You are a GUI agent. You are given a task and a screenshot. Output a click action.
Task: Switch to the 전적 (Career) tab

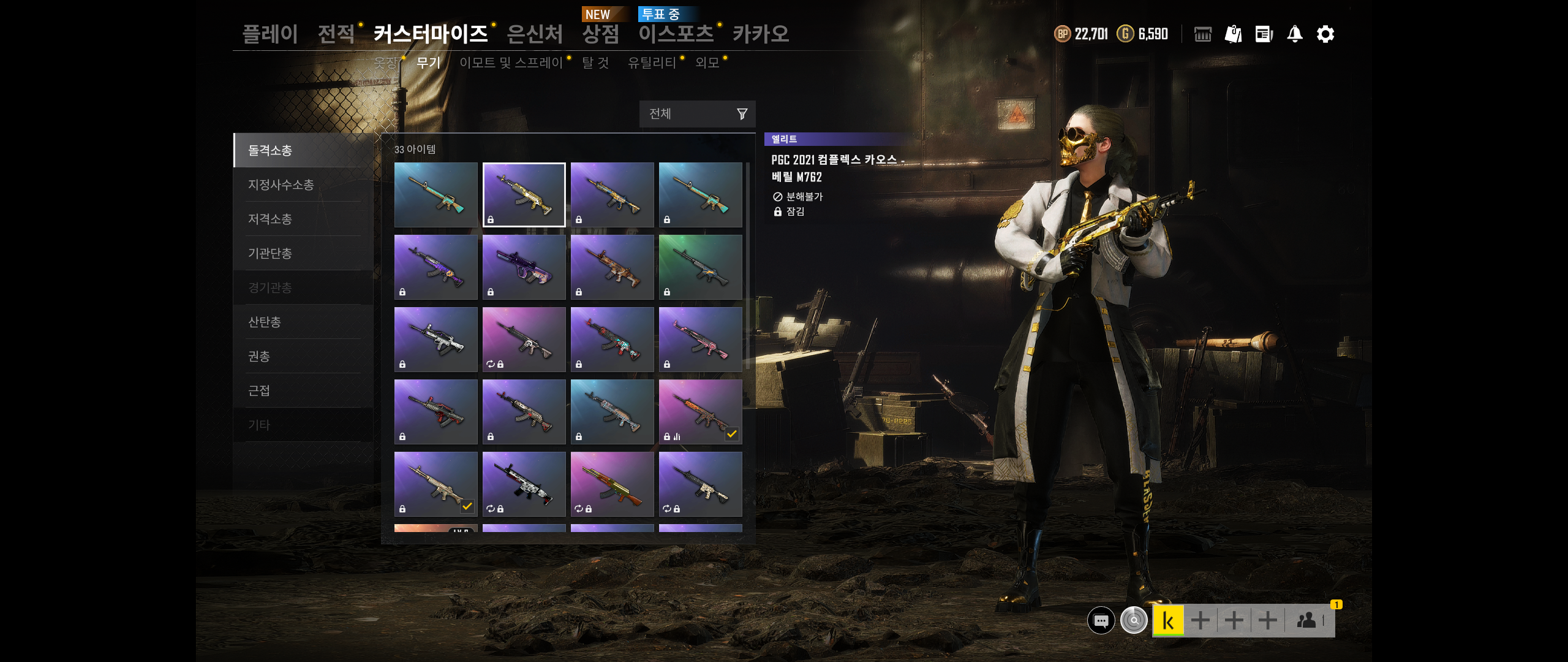point(336,34)
